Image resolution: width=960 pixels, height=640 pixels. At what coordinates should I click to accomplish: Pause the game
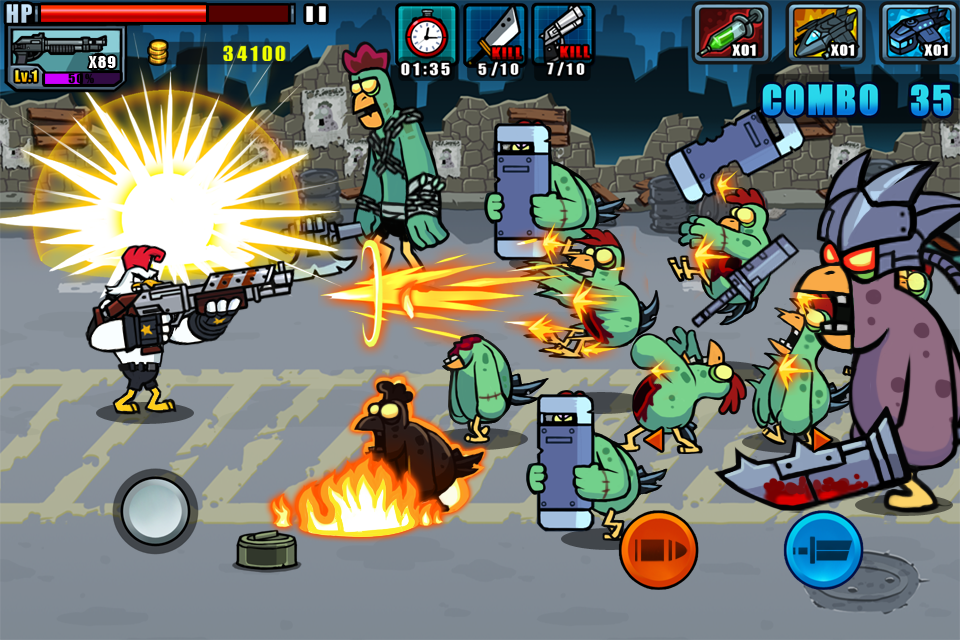[316, 14]
